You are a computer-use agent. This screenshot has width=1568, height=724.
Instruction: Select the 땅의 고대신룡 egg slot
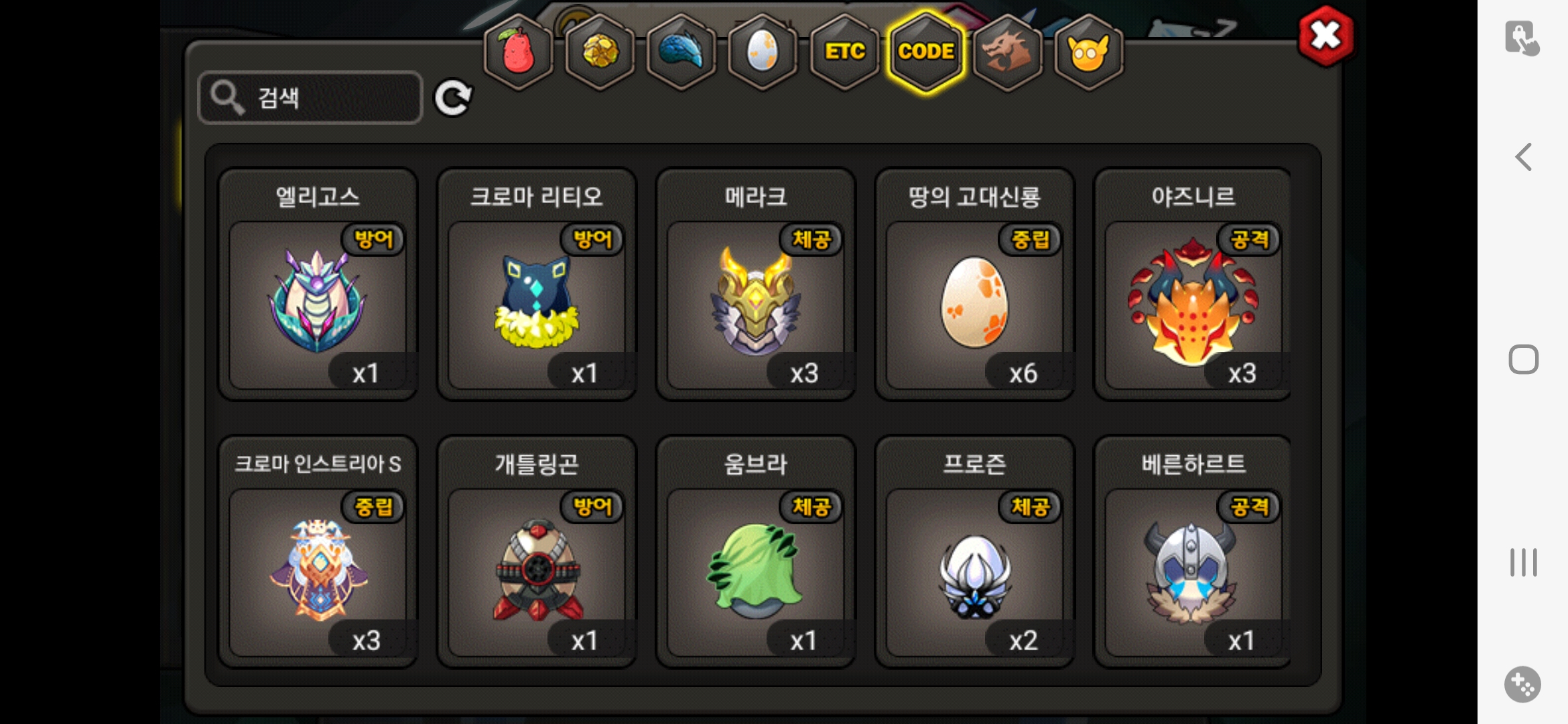(974, 302)
